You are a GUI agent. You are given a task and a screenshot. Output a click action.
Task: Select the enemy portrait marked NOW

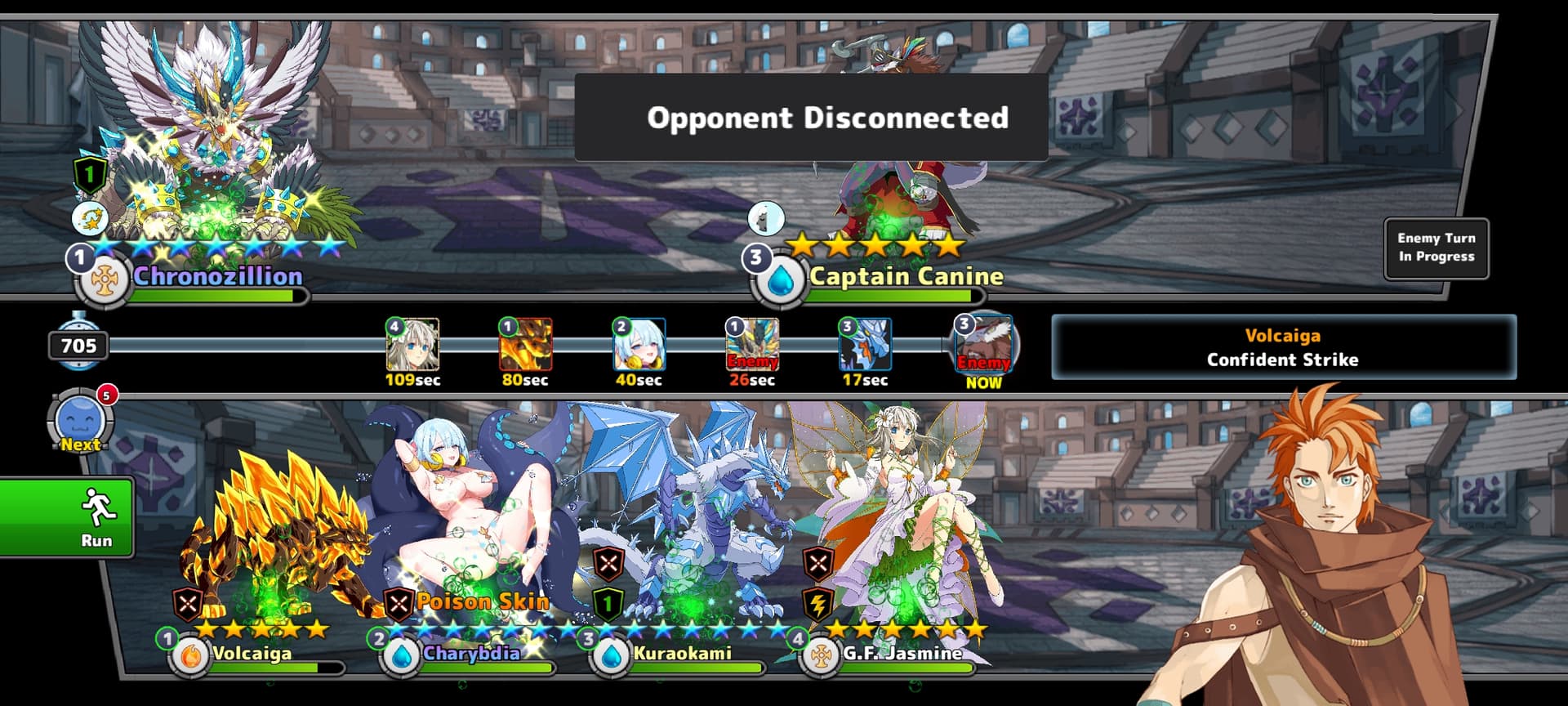pyautogui.click(x=983, y=343)
